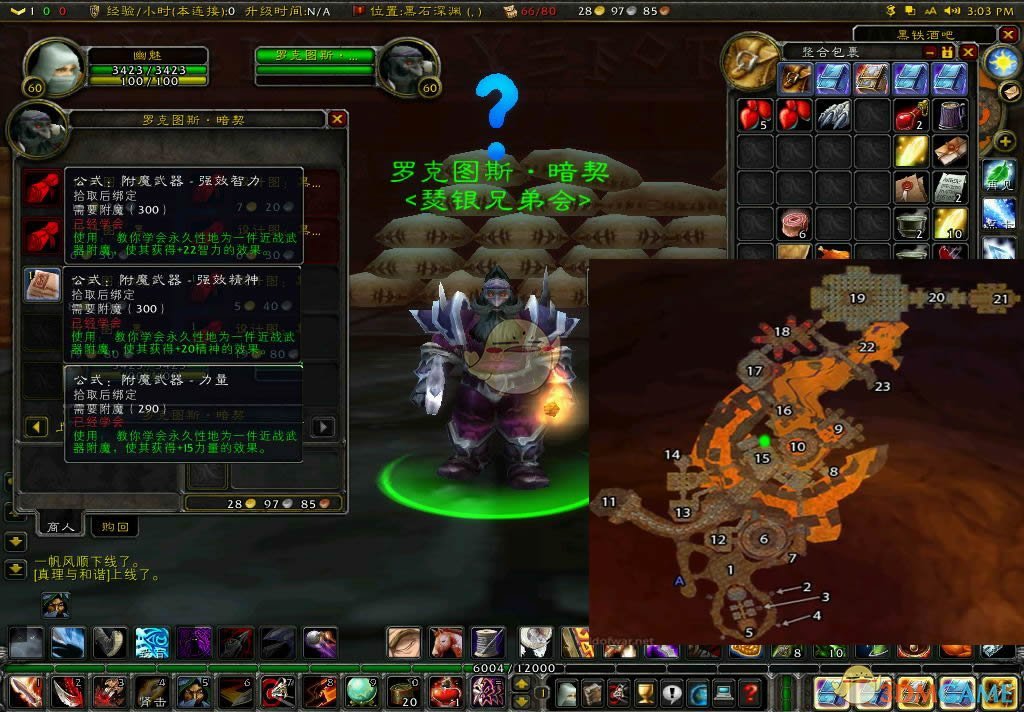Select the scroll formula item in merchant list
This screenshot has height=712, width=1024.
click(x=42, y=286)
